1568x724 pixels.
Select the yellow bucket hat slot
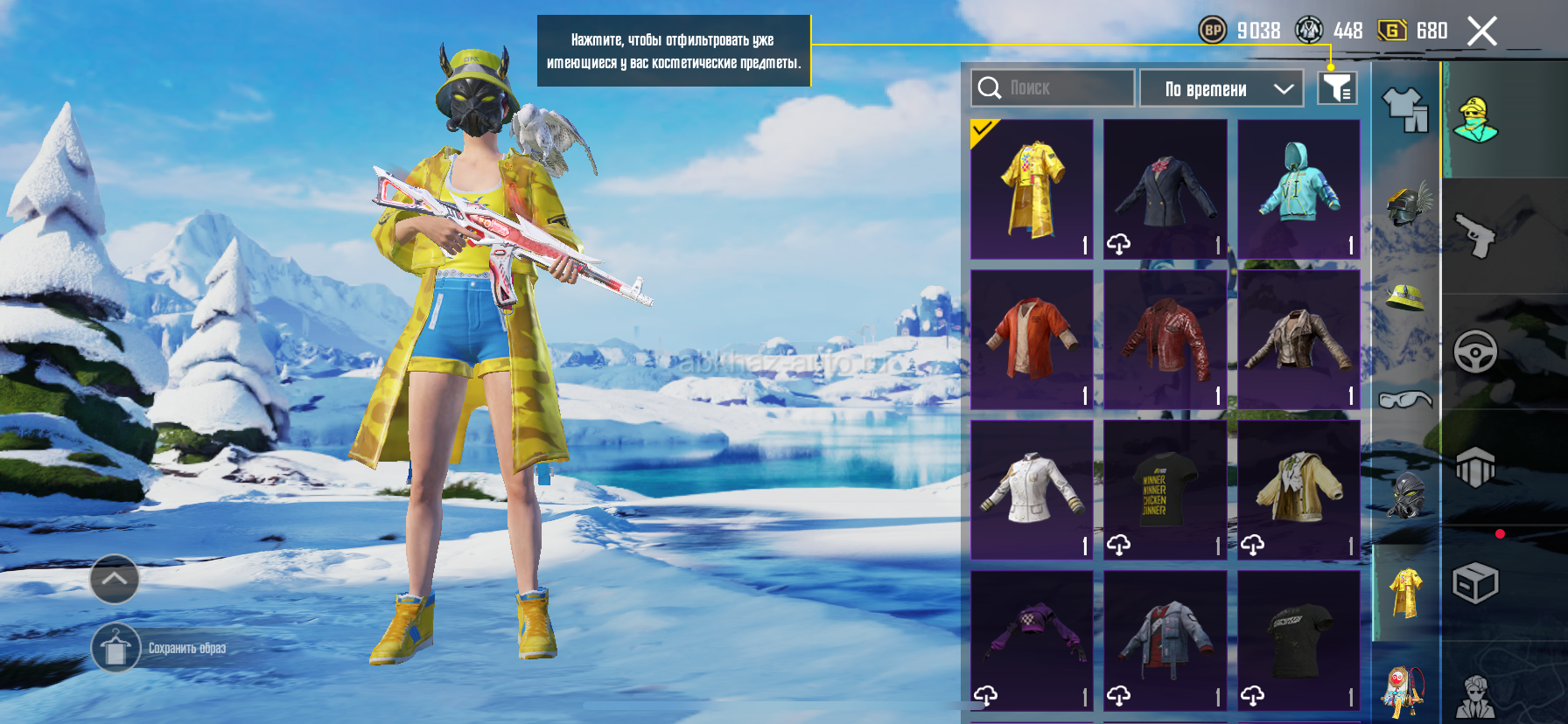pyautogui.click(x=1405, y=298)
